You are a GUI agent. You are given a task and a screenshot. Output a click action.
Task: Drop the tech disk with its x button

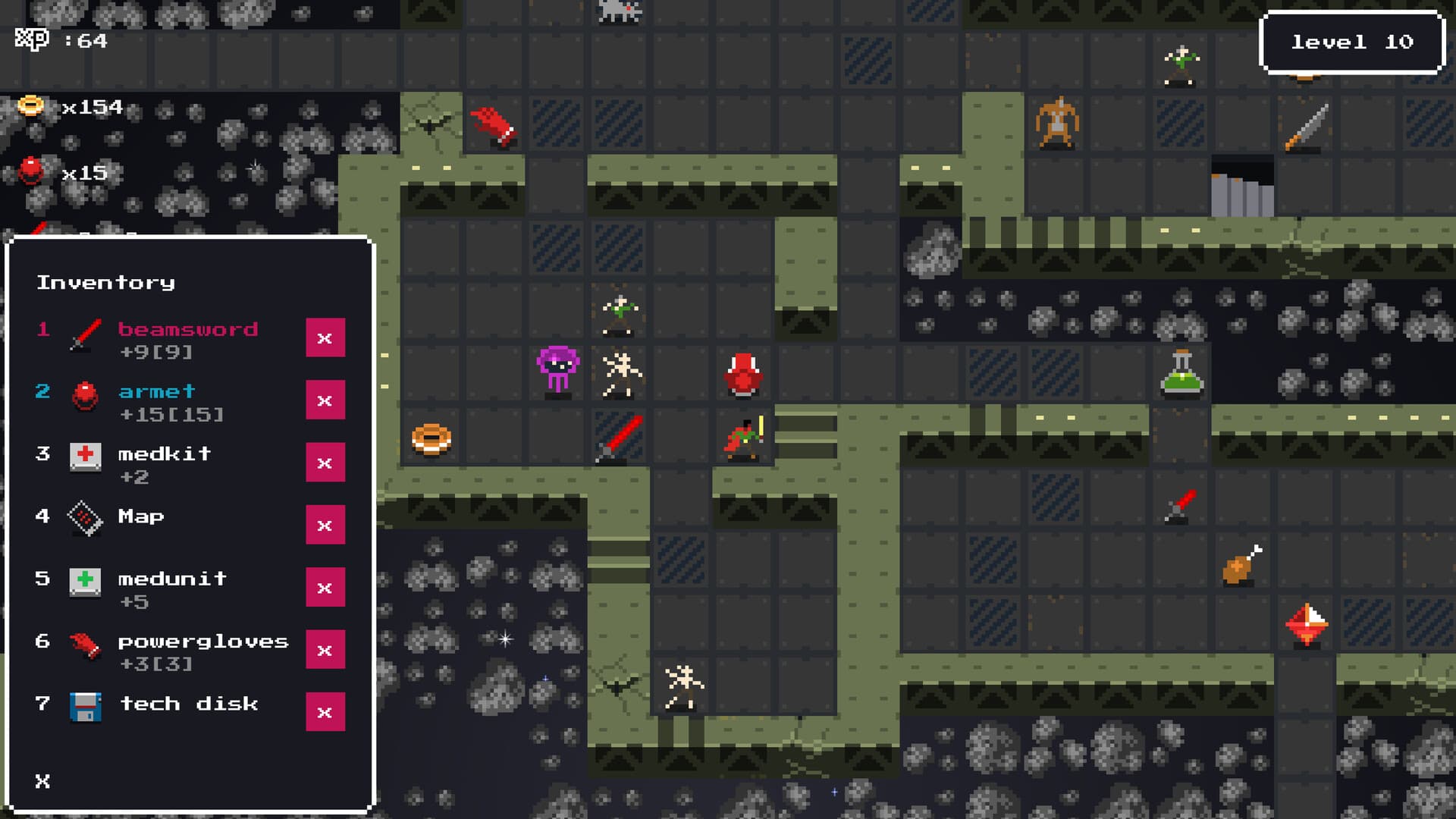point(325,711)
